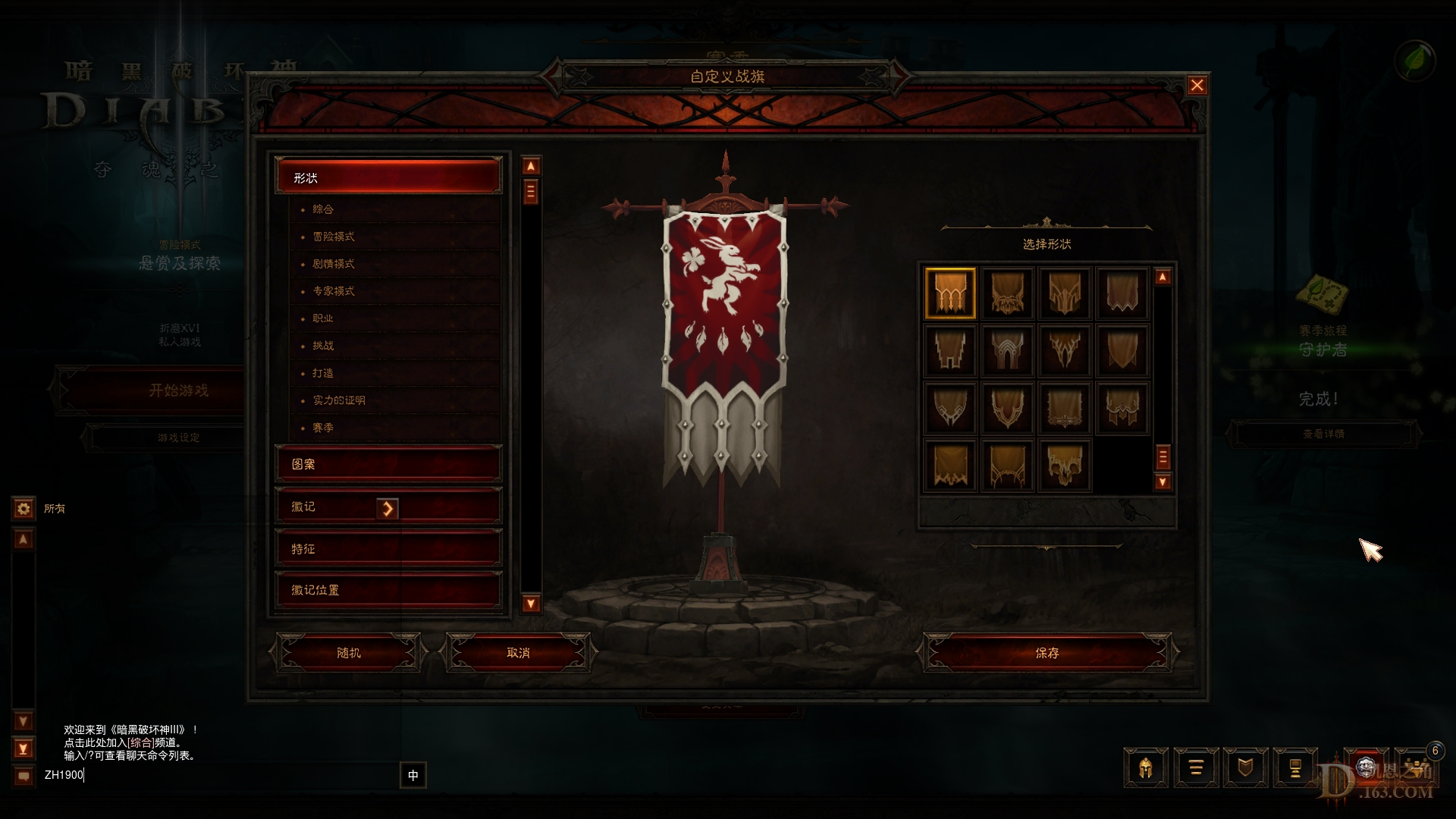Expand the 徽记位置 section
Image resolution: width=1456 pixels, height=819 pixels.
pyautogui.click(x=388, y=589)
